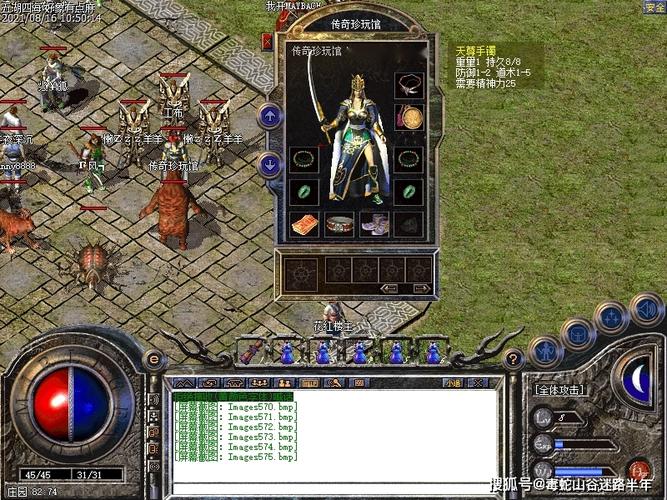
Task: Open the skills round button
Action: 612,318
